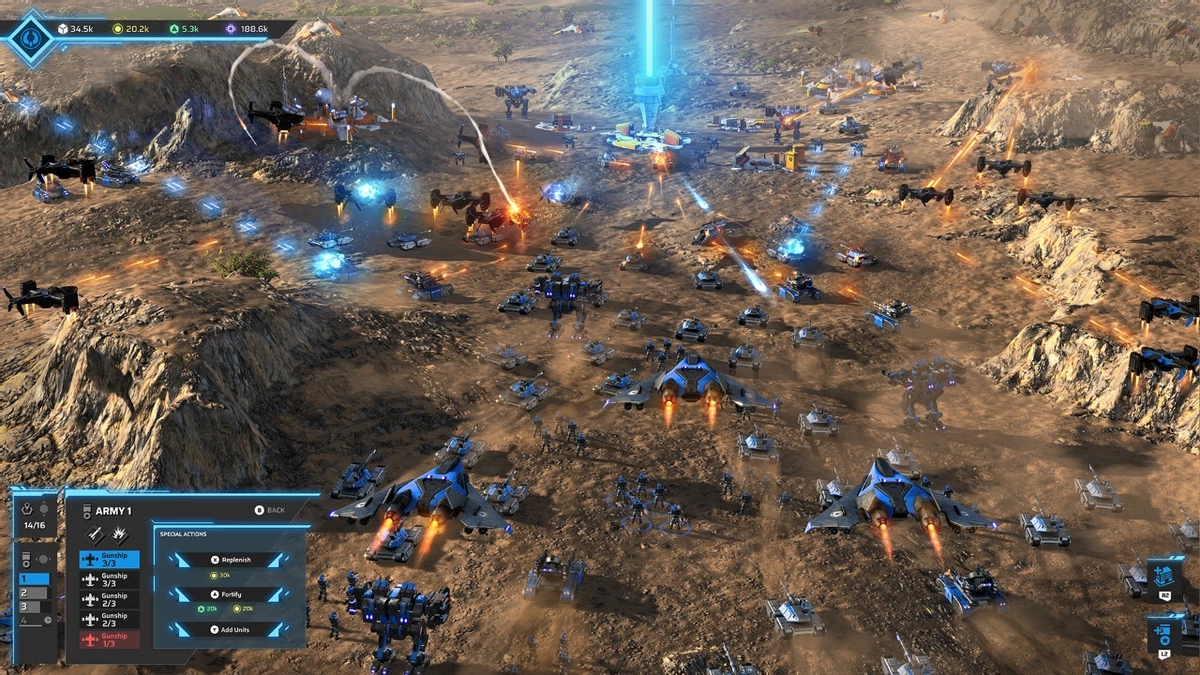Select the red Gunship 1/3 row
1200x675 pixels.
pos(109,640)
